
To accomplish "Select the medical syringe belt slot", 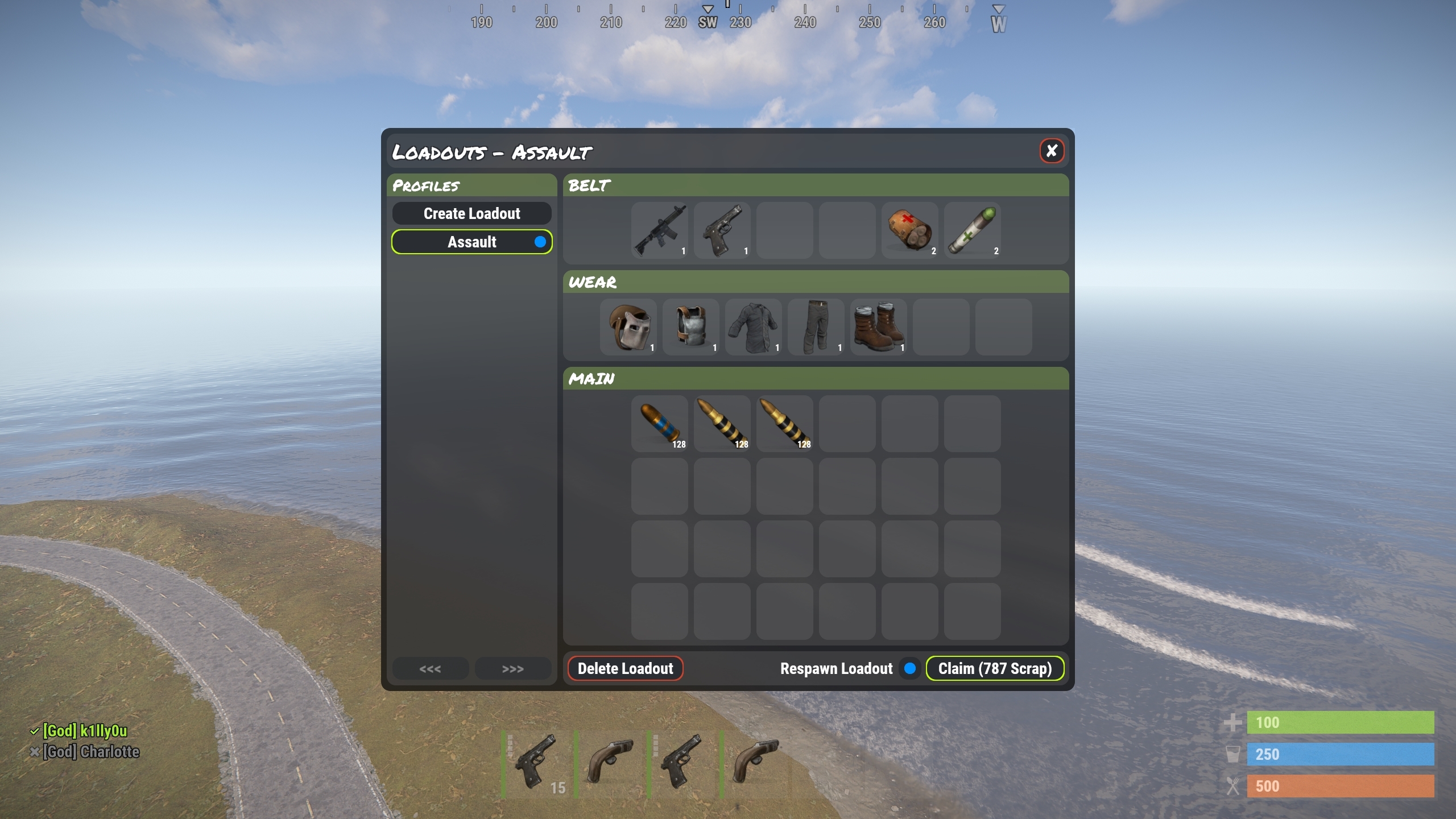I will [972, 230].
